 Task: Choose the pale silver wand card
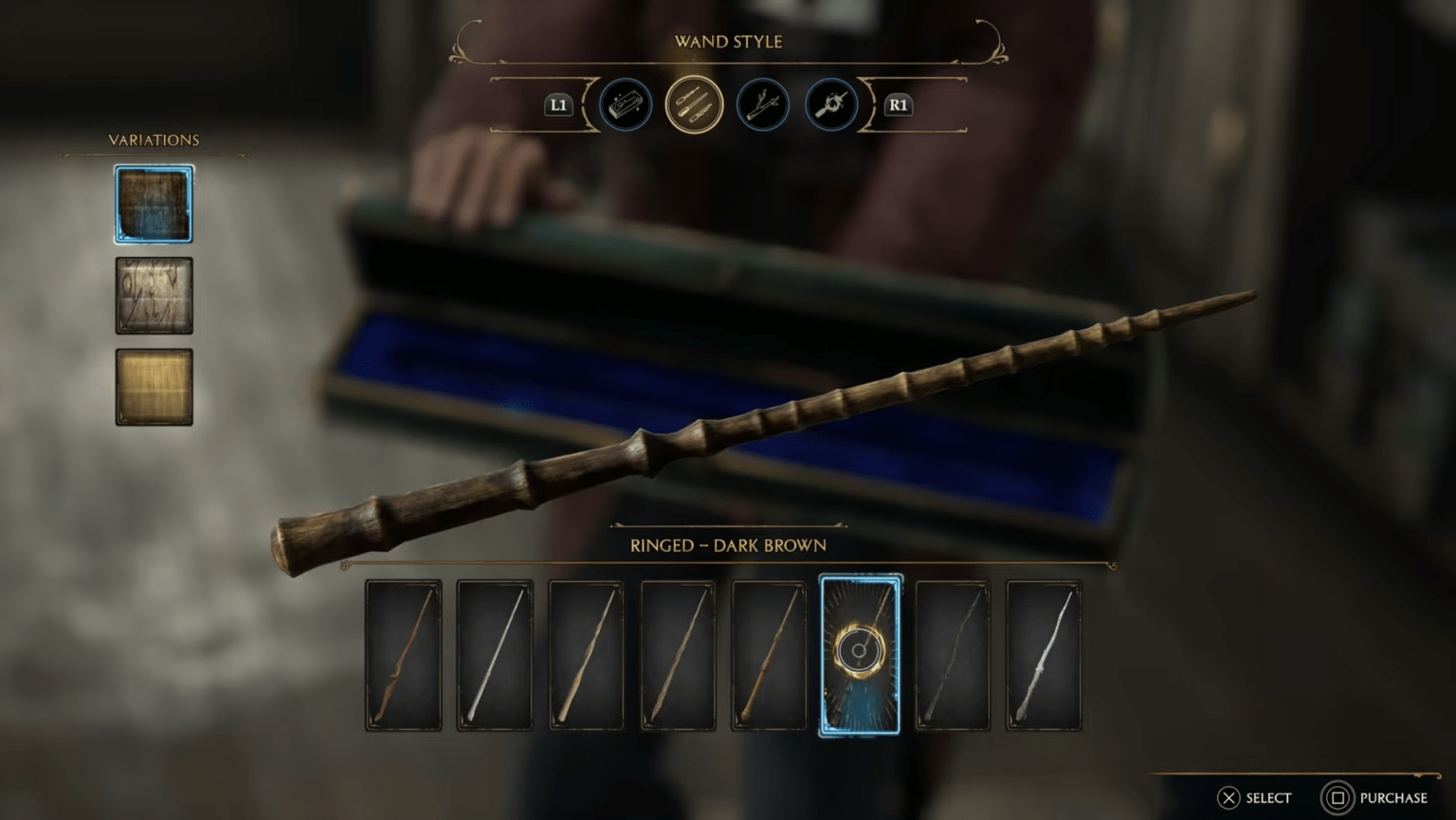point(493,654)
